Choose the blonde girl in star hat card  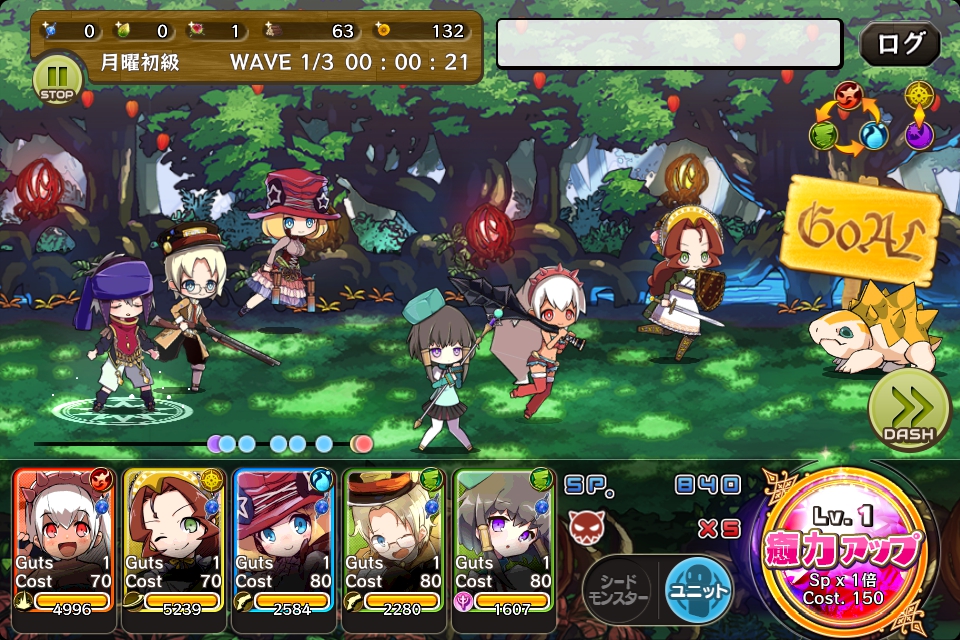pos(285,540)
